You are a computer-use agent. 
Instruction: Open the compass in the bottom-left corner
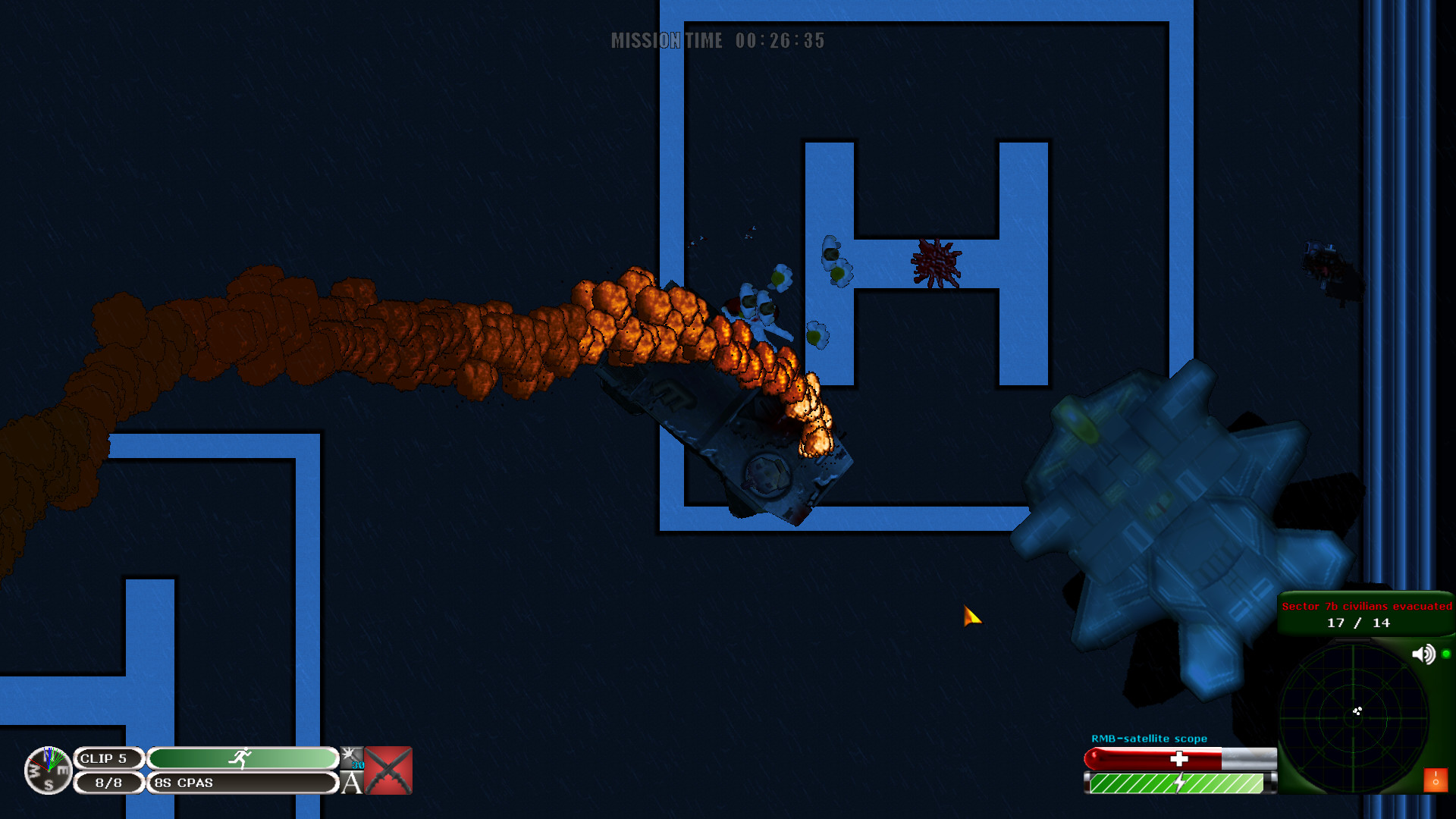[x=47, y=770]
